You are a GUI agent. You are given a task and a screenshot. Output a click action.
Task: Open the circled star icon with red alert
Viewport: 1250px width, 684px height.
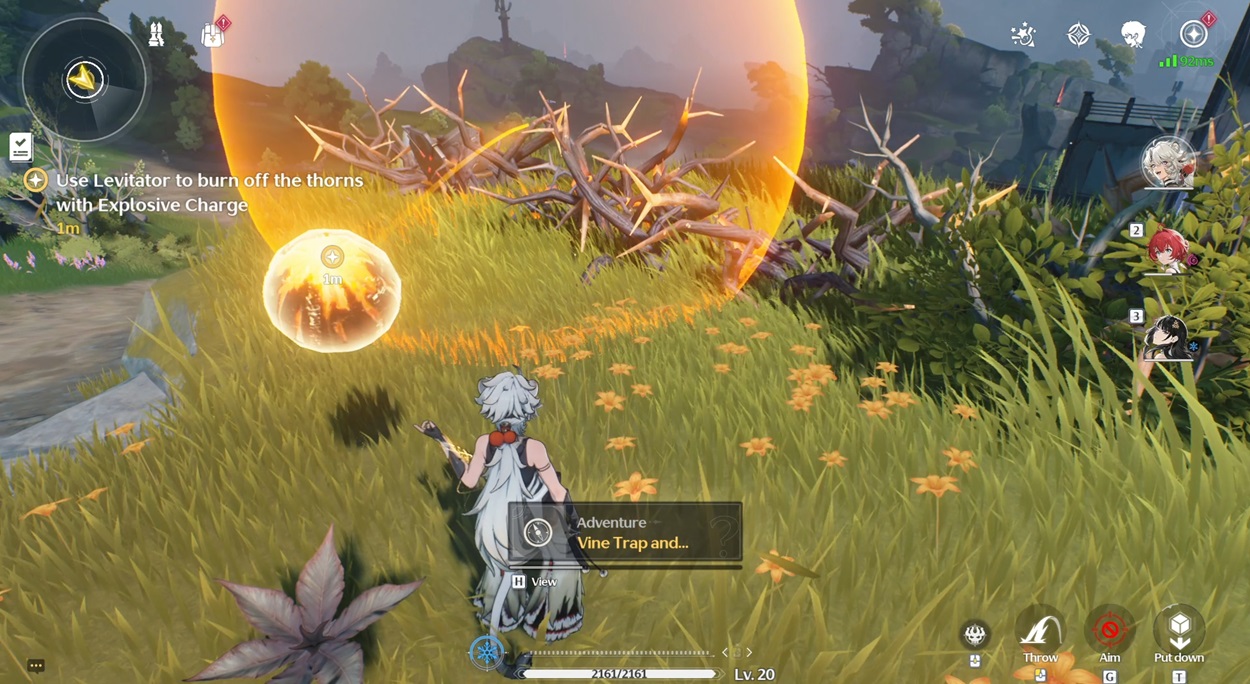coord(1193,35)
